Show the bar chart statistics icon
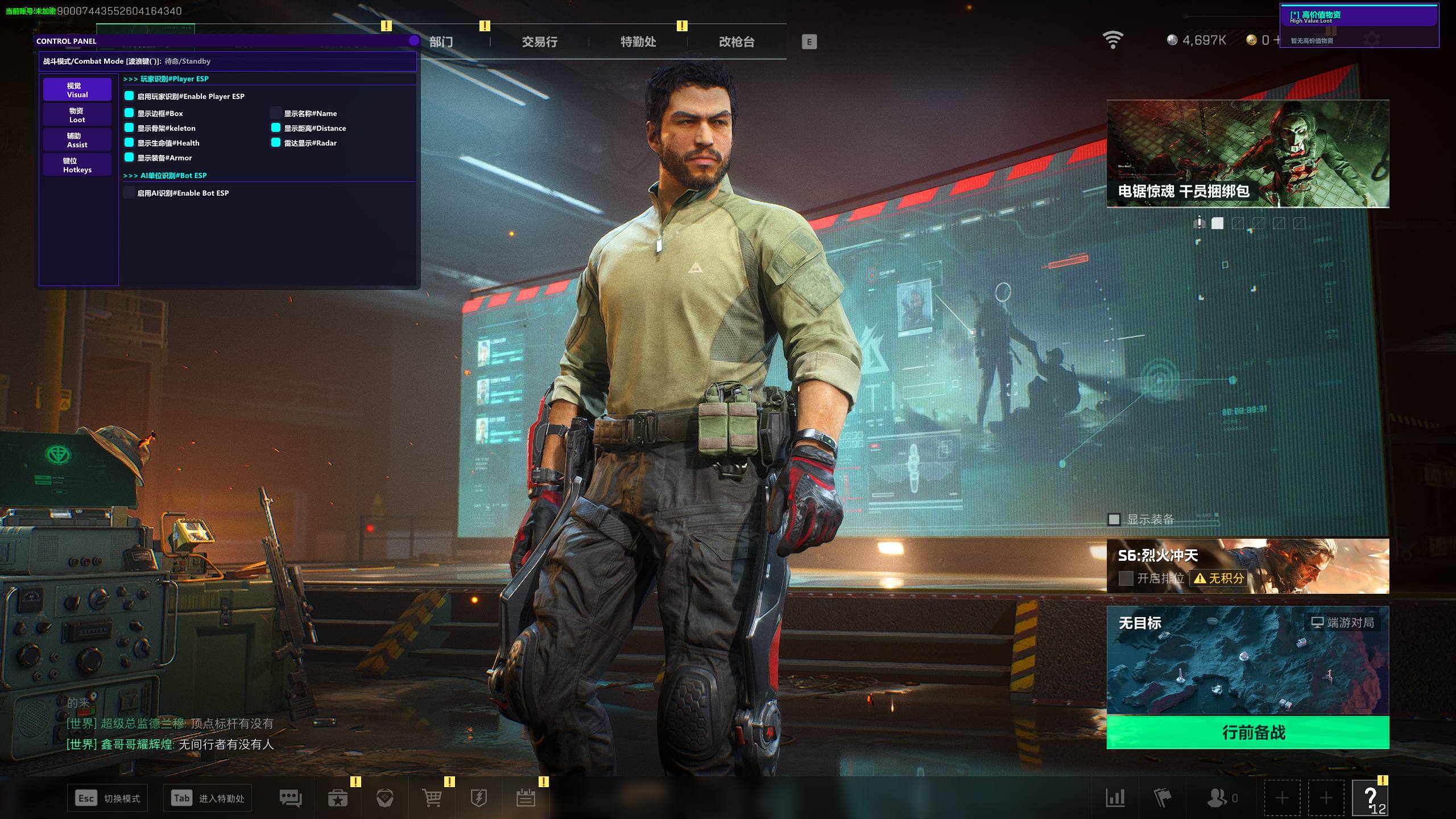This screenshot has height=819, width=1456. point(1115,799)
